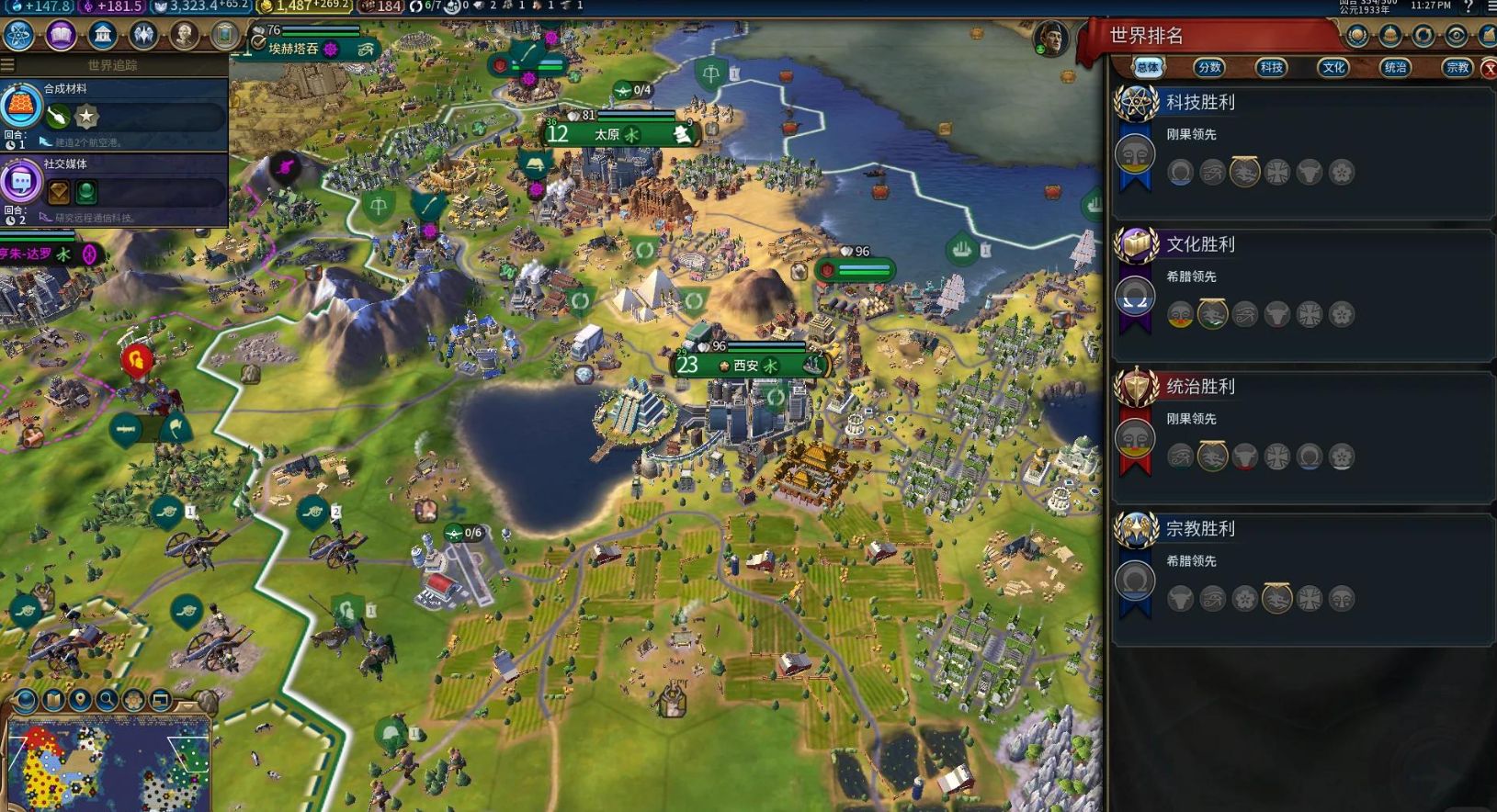The image size is (1497, 812).
Task: Open the civics tree book icon
Action: (x=61, y=35)
